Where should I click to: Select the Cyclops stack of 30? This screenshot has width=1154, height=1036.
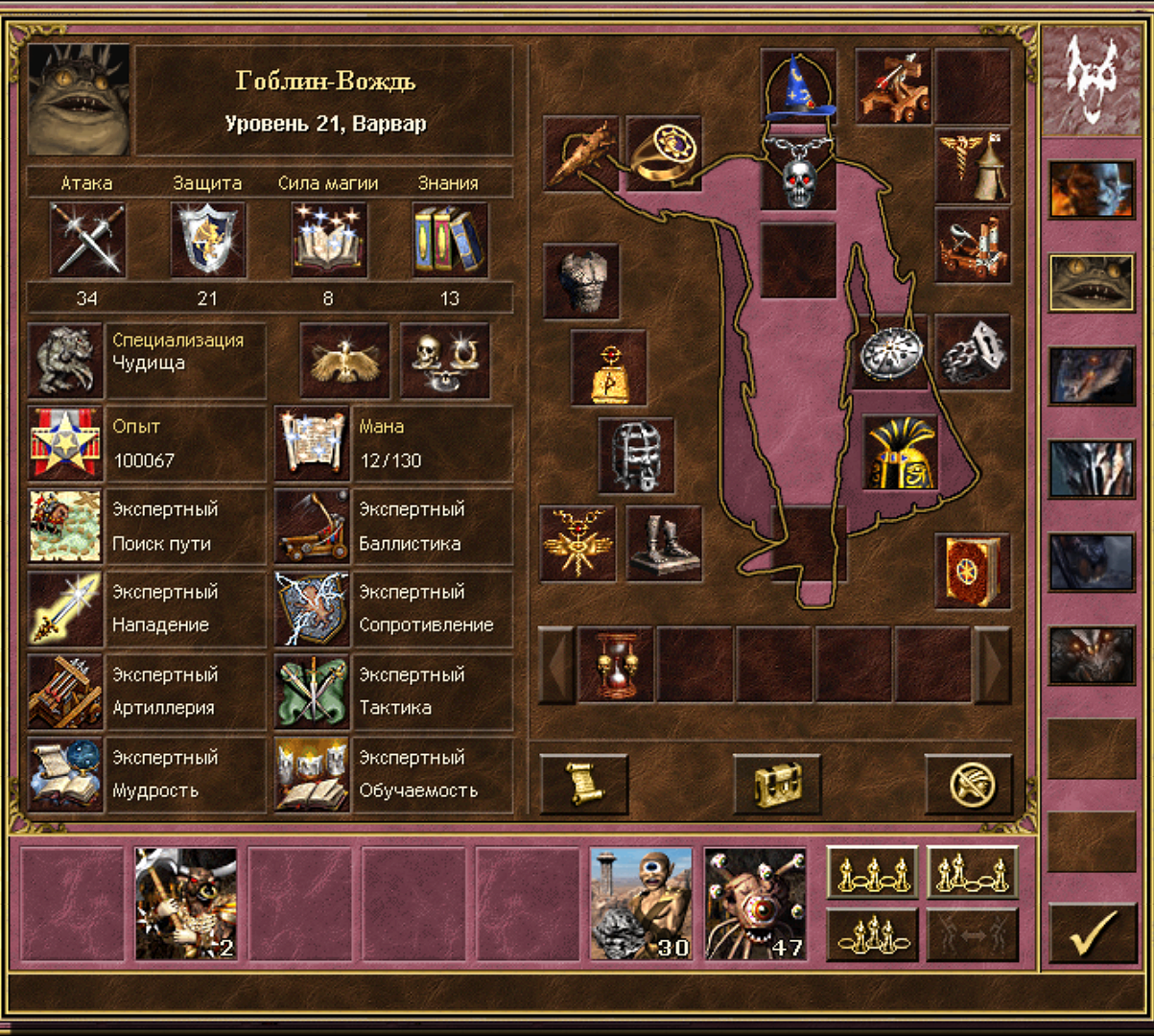[641, 903]
